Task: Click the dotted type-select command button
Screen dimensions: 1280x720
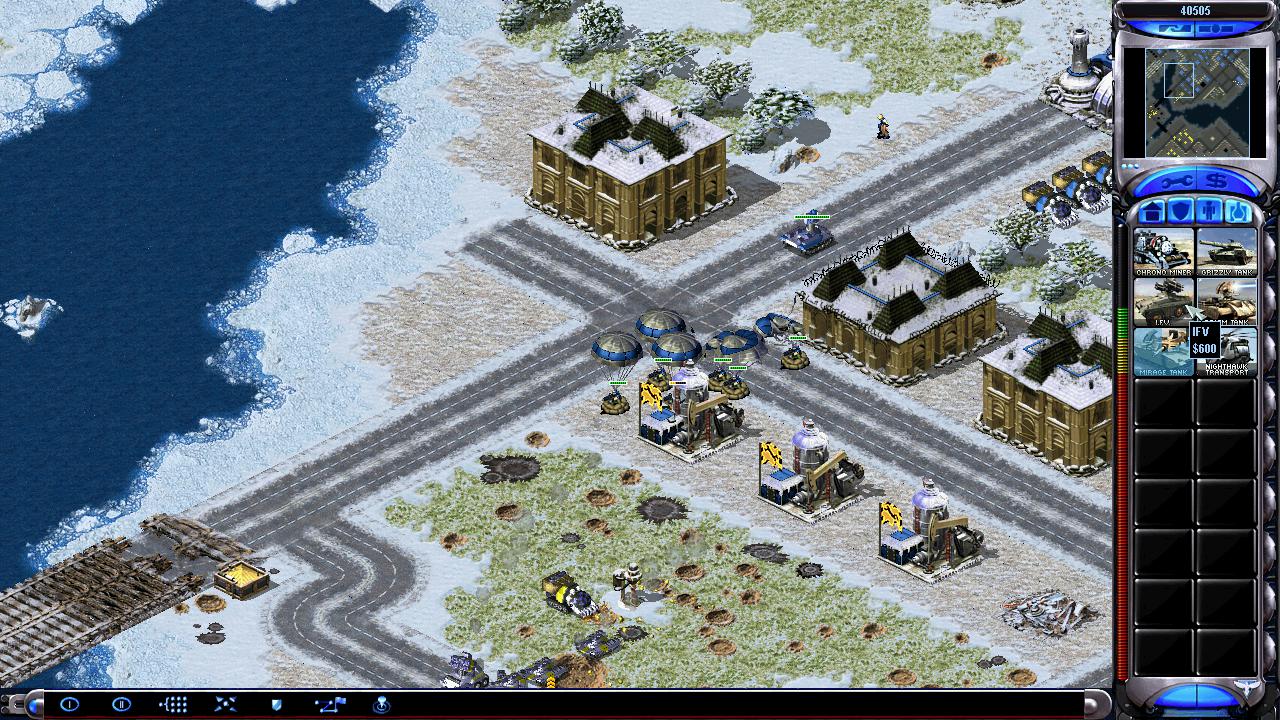Action: coord(173,704)
